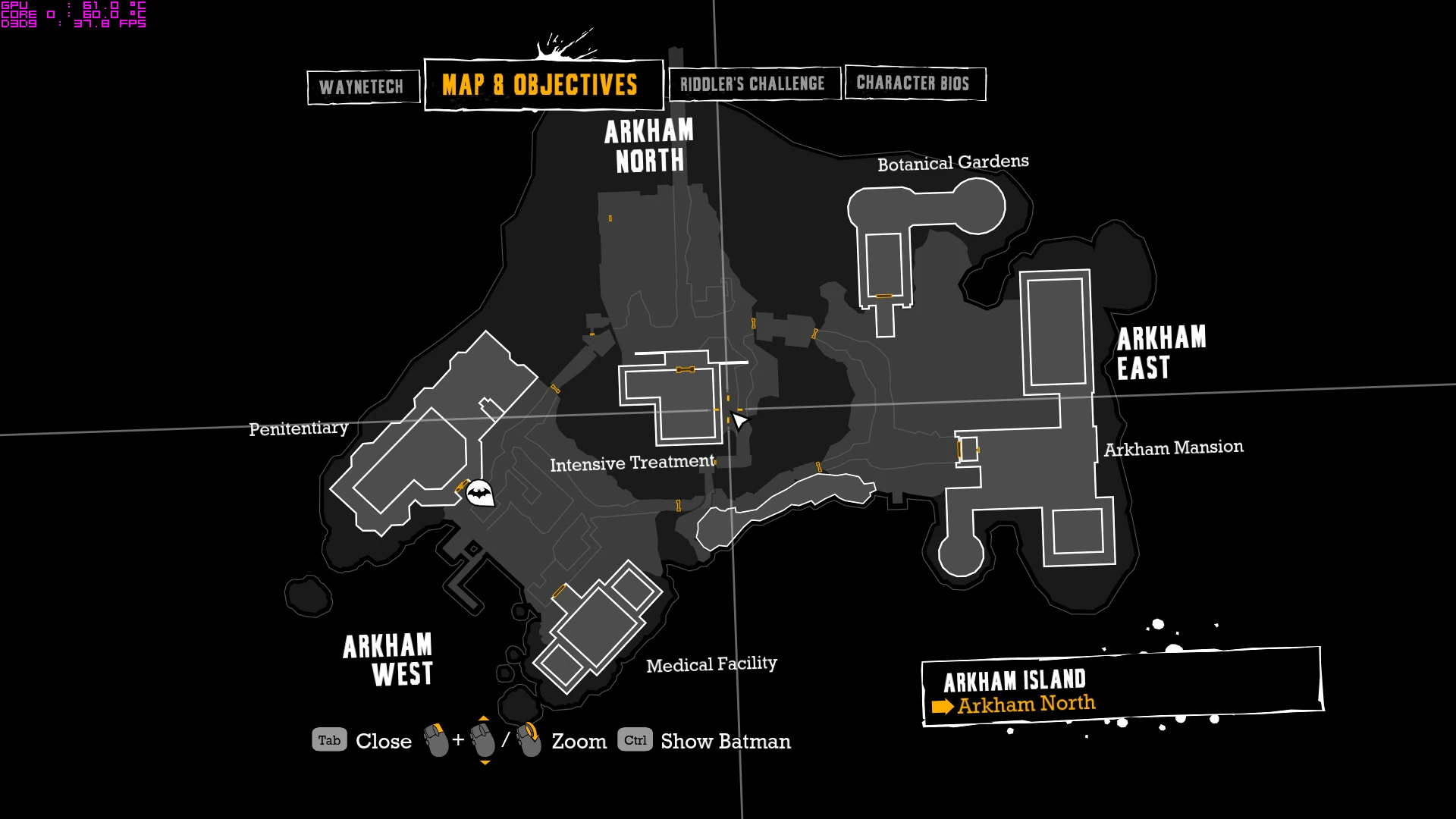Expand the Arkham Island region banner
The height and width of the screenshot is (819, 1456).
(1016, 680)
